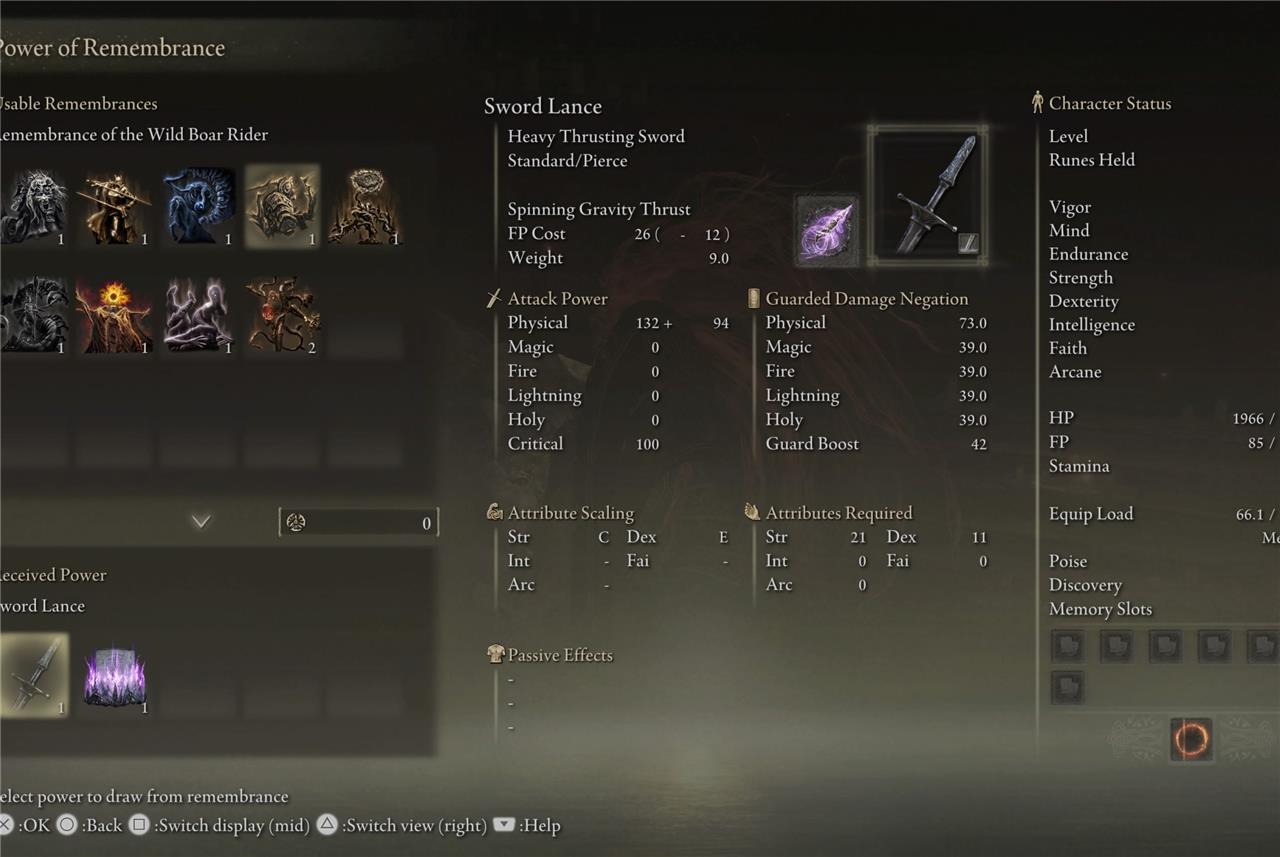Select the glowing ring icon in character status
1280x857 pixels.
(1190, 740)
